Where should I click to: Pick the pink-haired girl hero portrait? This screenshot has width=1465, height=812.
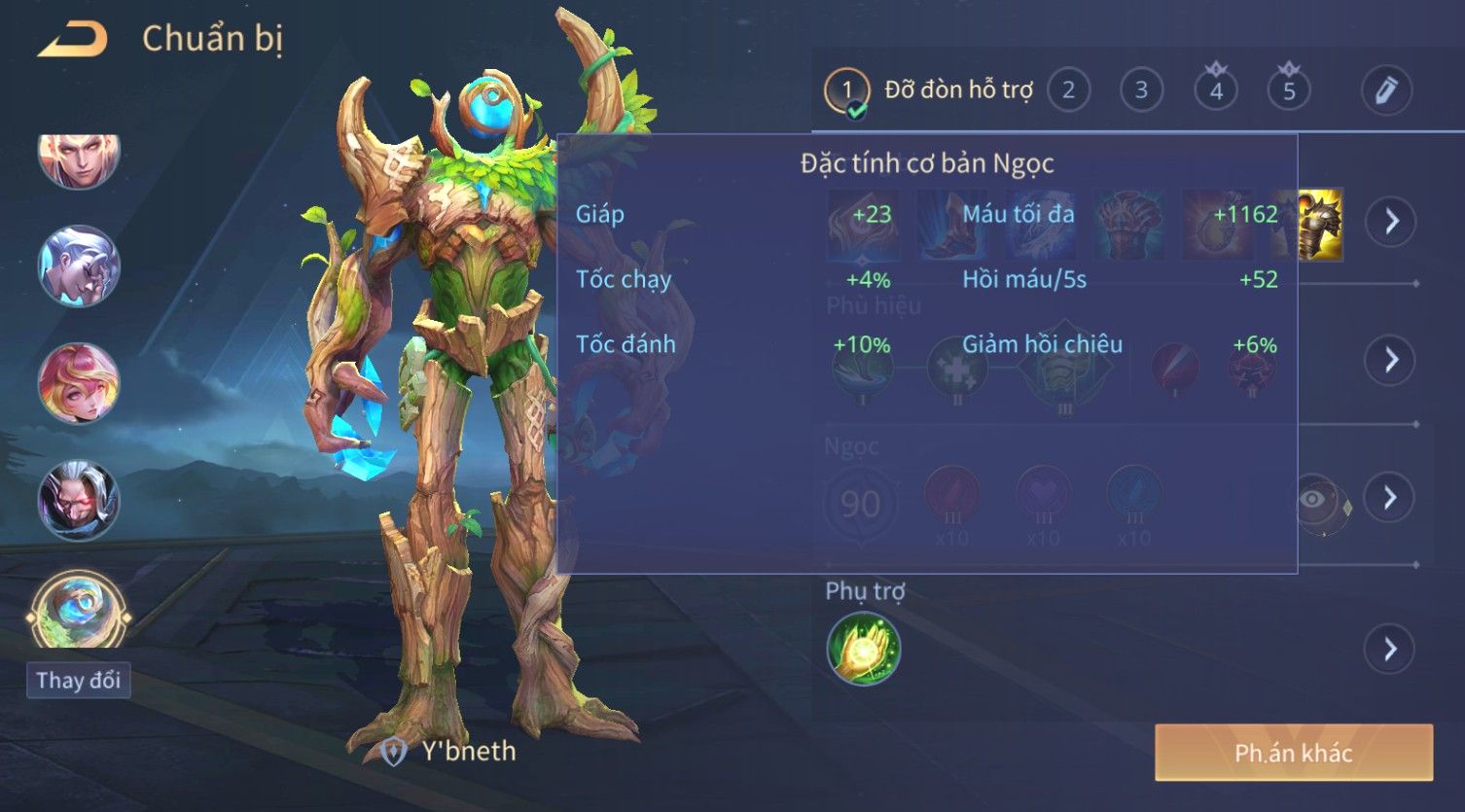click(x=79, y=382)
